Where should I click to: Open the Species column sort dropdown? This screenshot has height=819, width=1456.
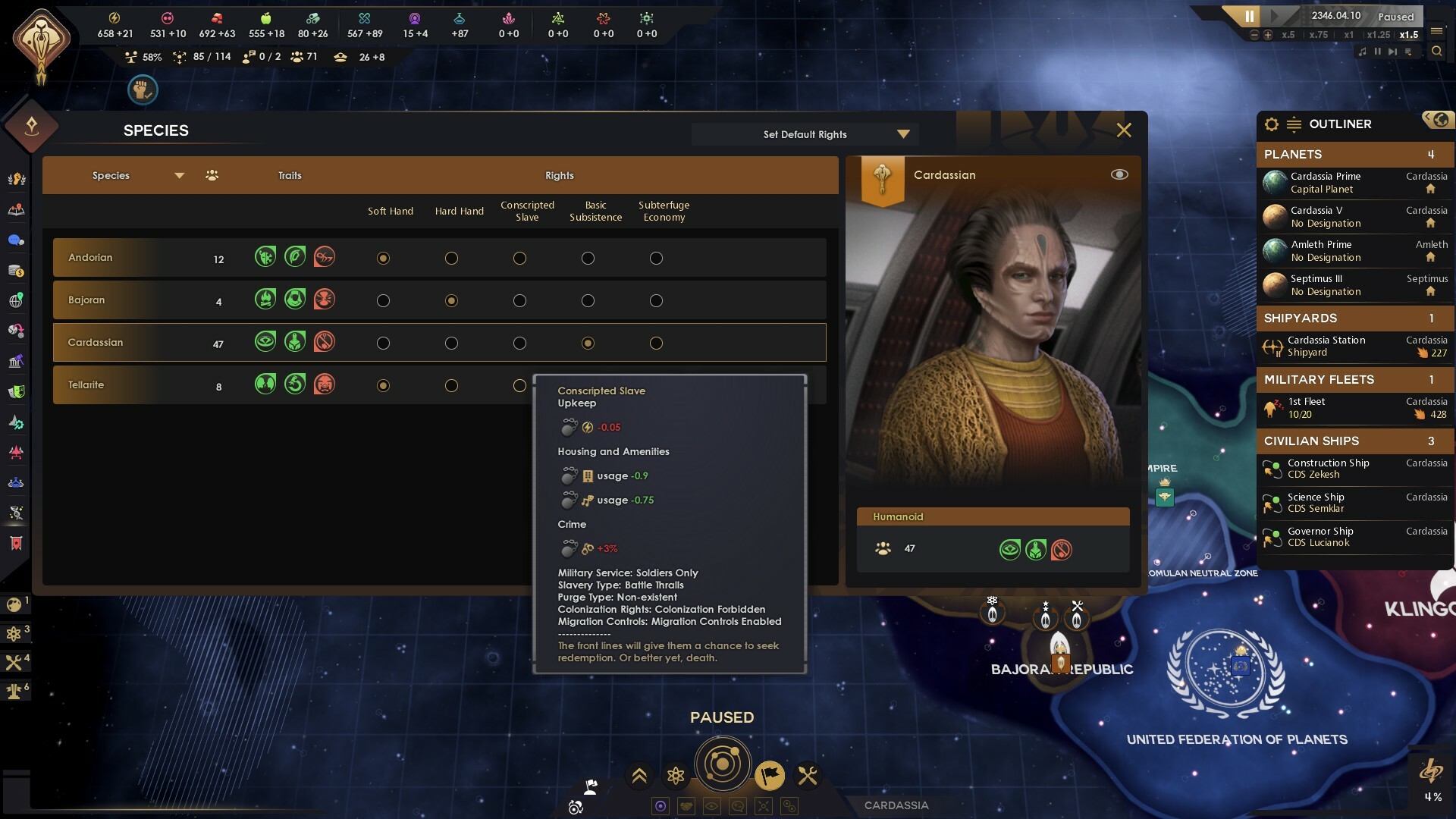[x=180, y=175]
